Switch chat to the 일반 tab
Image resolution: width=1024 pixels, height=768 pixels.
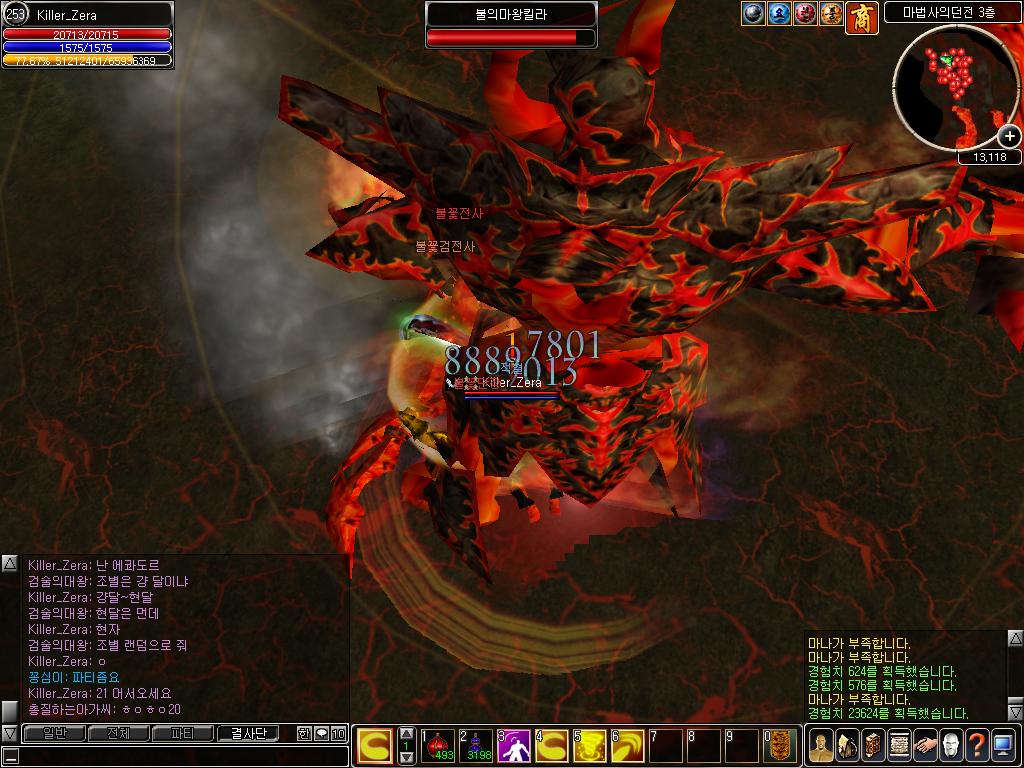coord(55,734)
